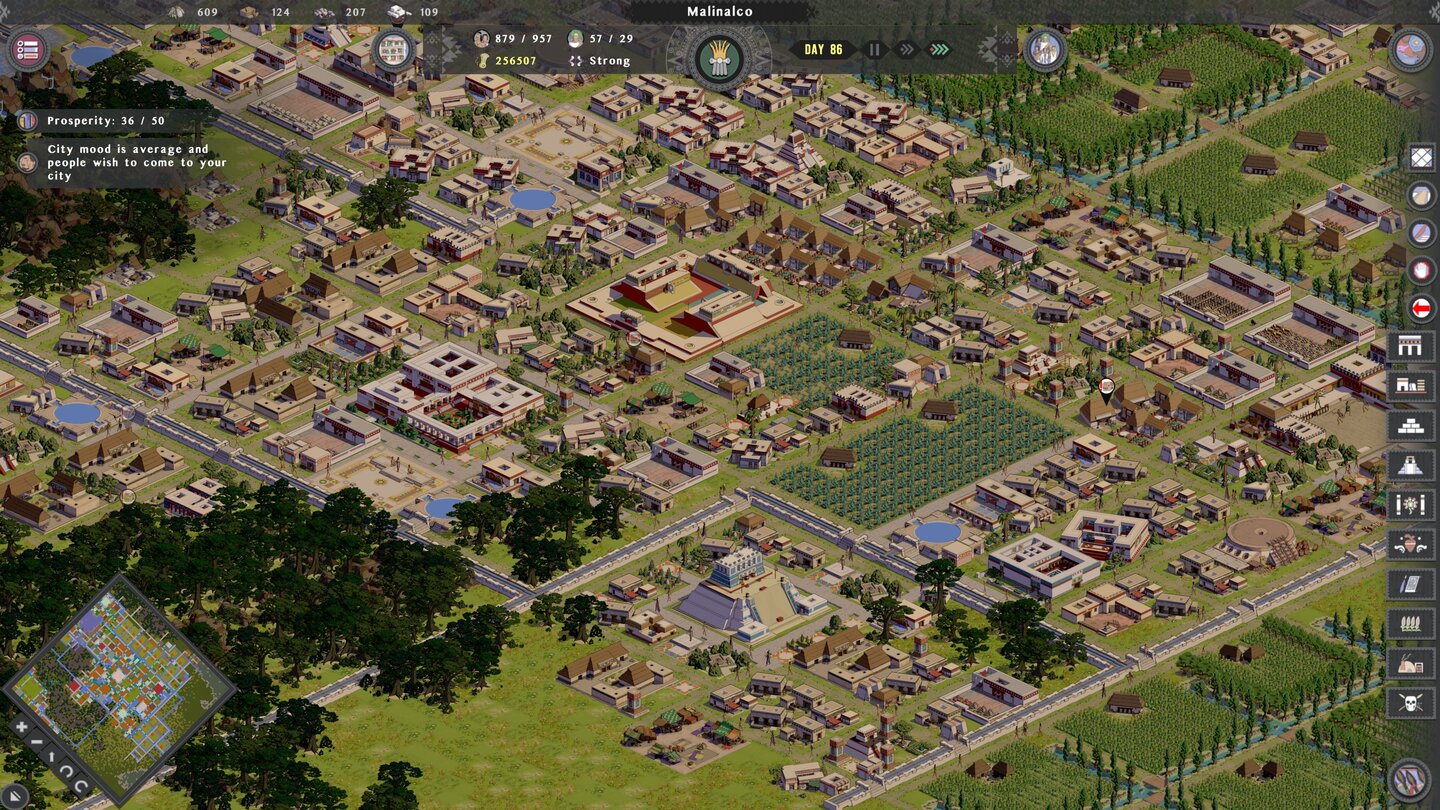Enable double-speed fast forward

pos(905,48)
